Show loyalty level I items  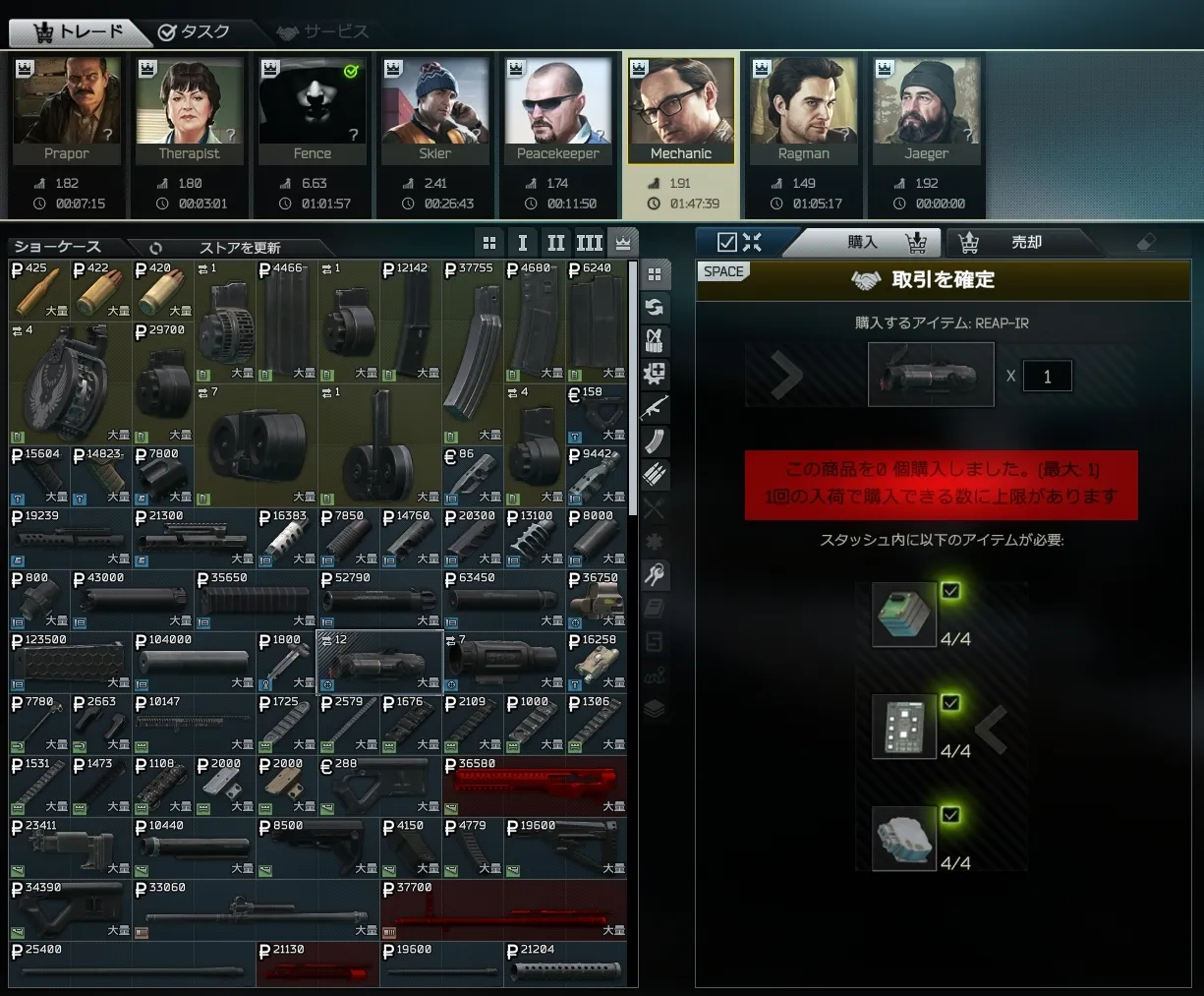(x=523, y=243)
